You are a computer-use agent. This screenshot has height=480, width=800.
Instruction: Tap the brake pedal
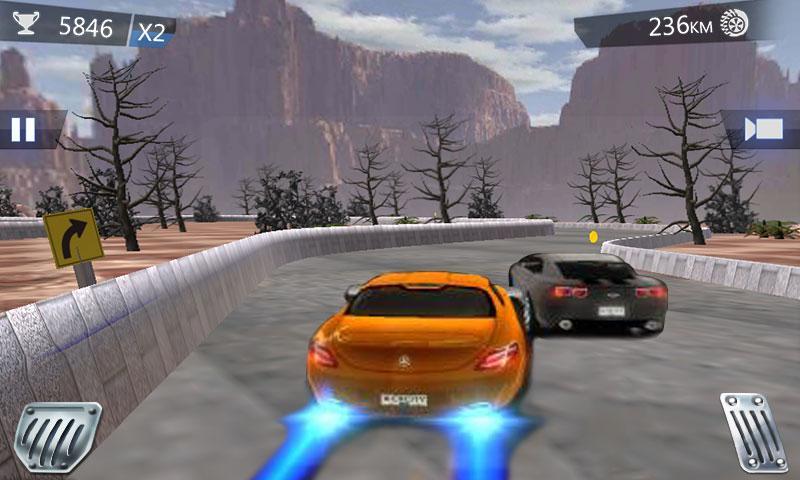click(x=62, y=437)
